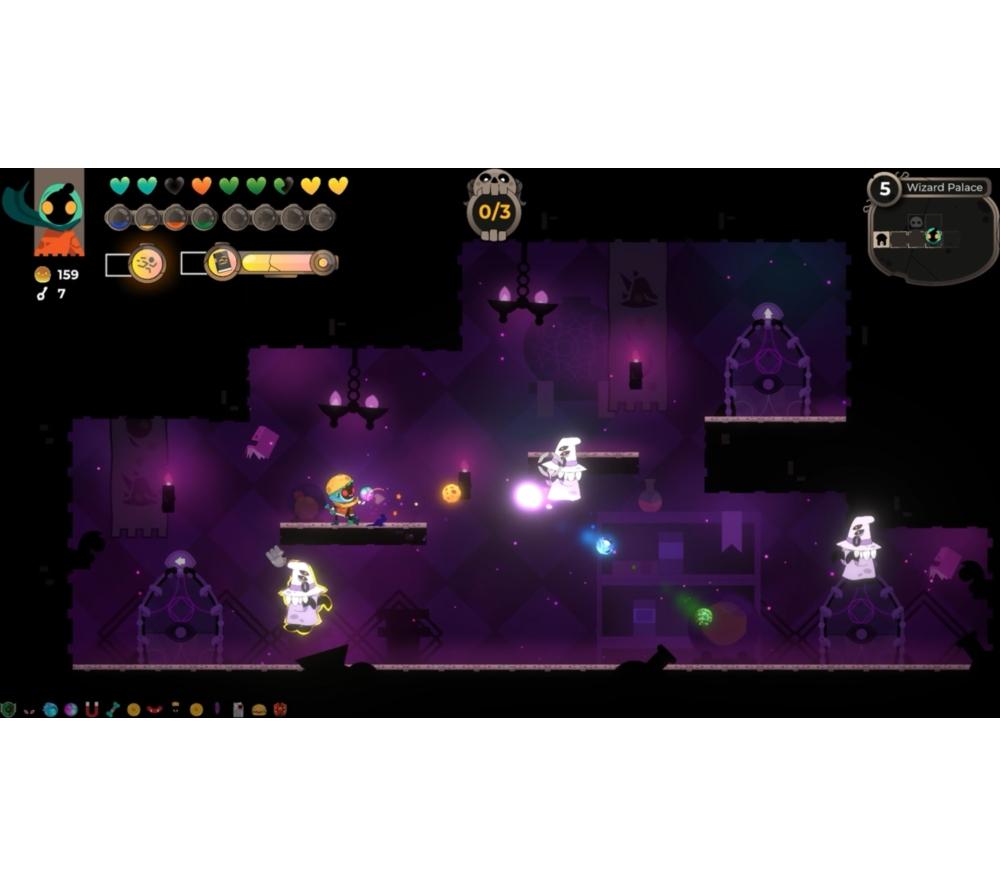Click the red flower relic icon
This screenshot has width=1000, height=887.
pyautogui.click(x=280, y=709)
